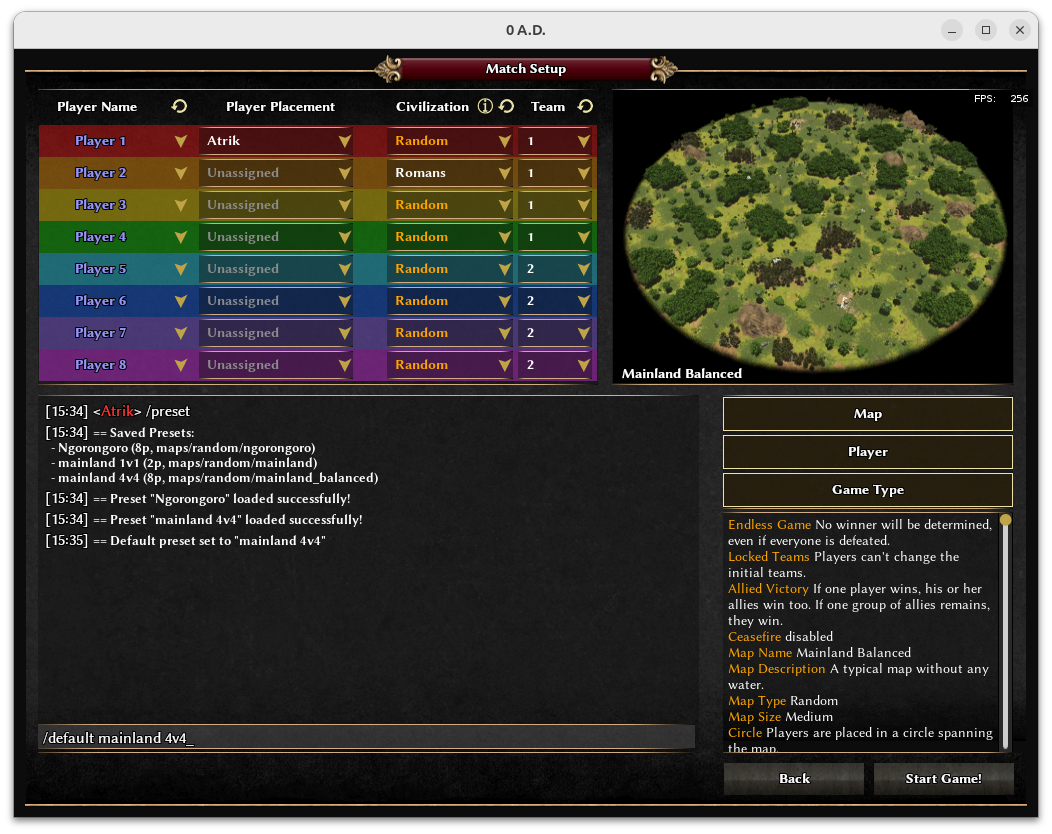Reset all civilization selections

pos(507,106)
